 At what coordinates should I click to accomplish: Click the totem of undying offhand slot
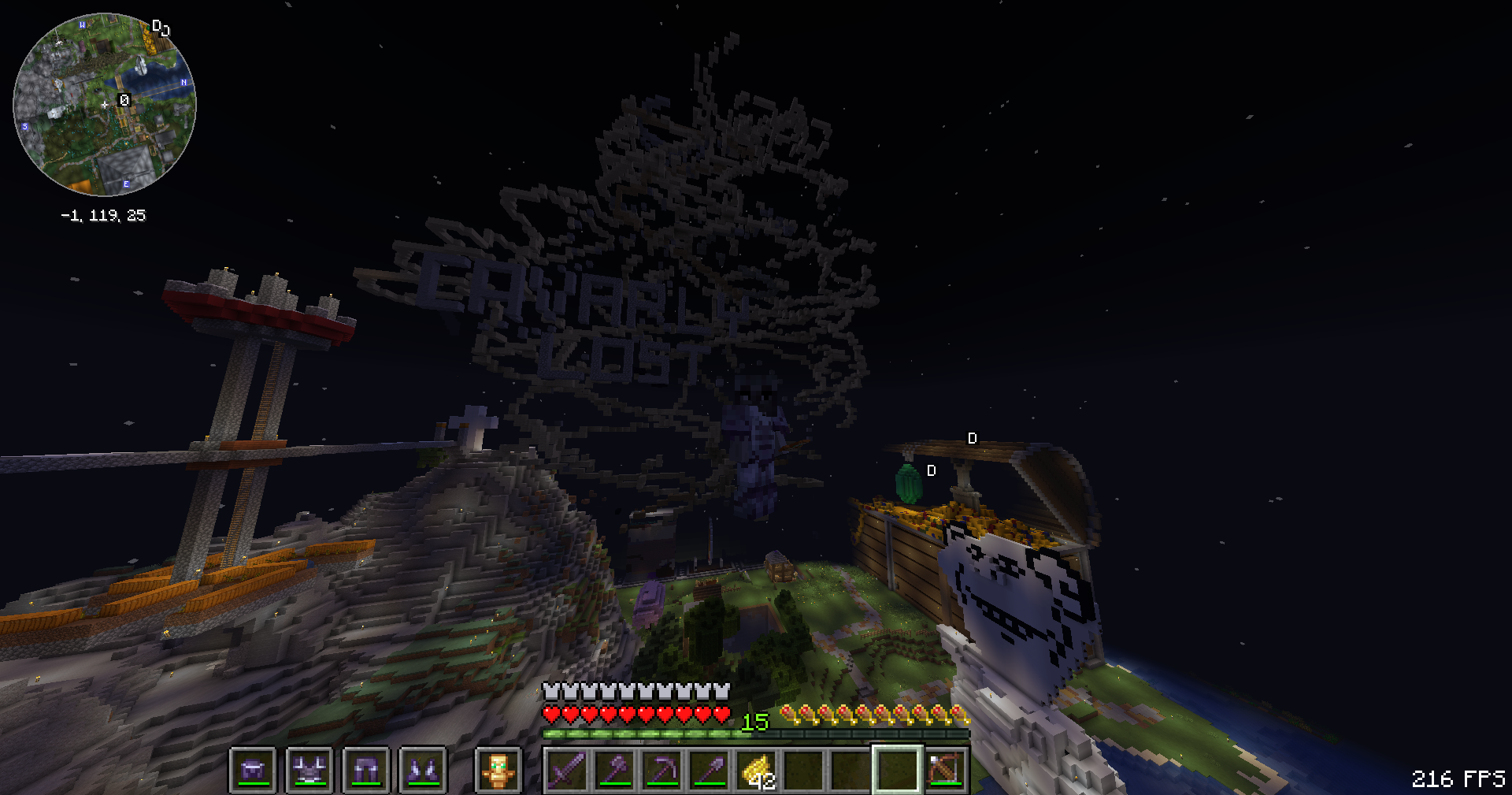(x=498, y=770)
